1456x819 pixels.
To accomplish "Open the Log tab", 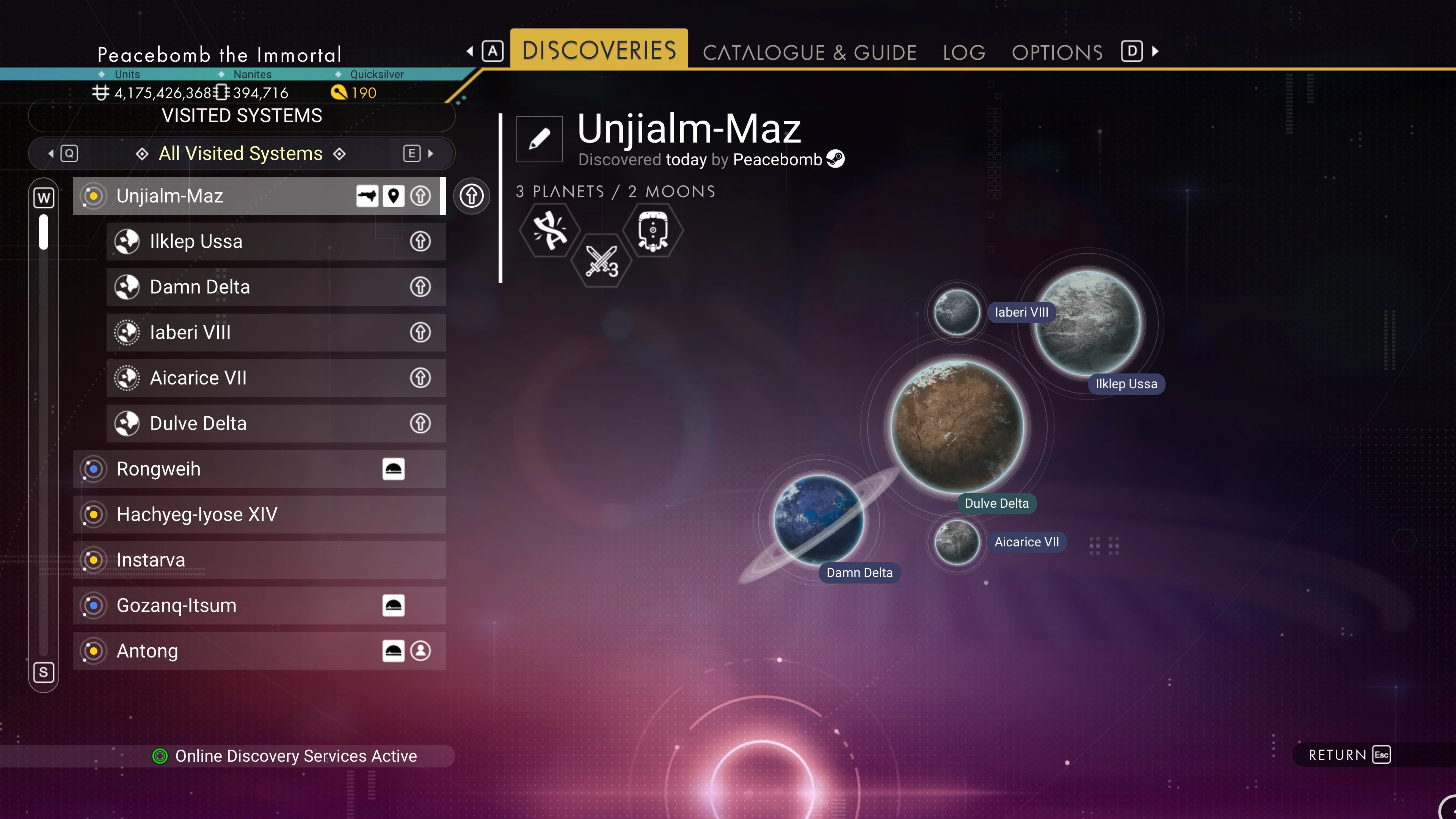I will click(964, 53).
